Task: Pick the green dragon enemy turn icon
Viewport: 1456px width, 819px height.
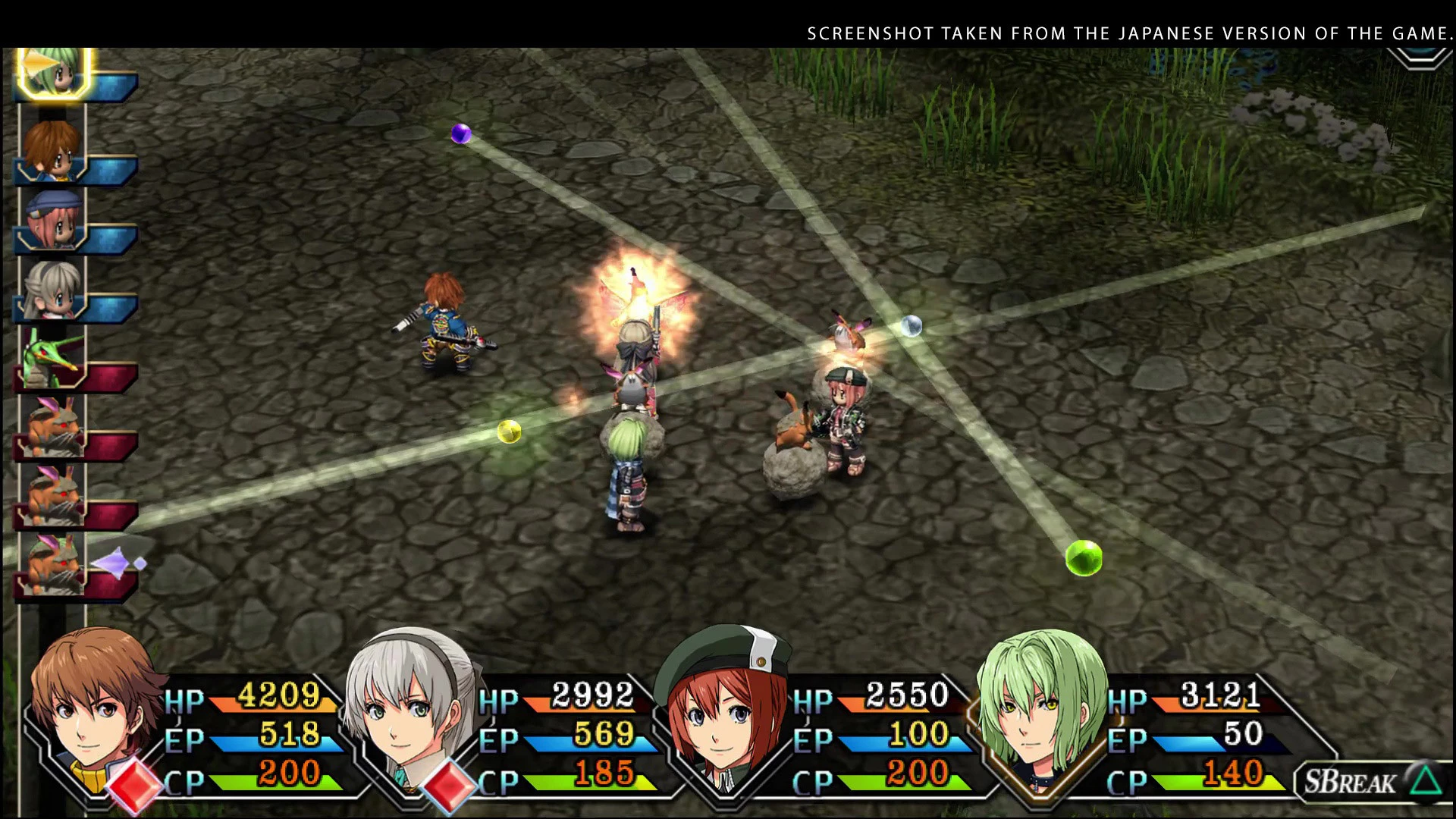Action: pyautogui.click(x=52, y=358)
